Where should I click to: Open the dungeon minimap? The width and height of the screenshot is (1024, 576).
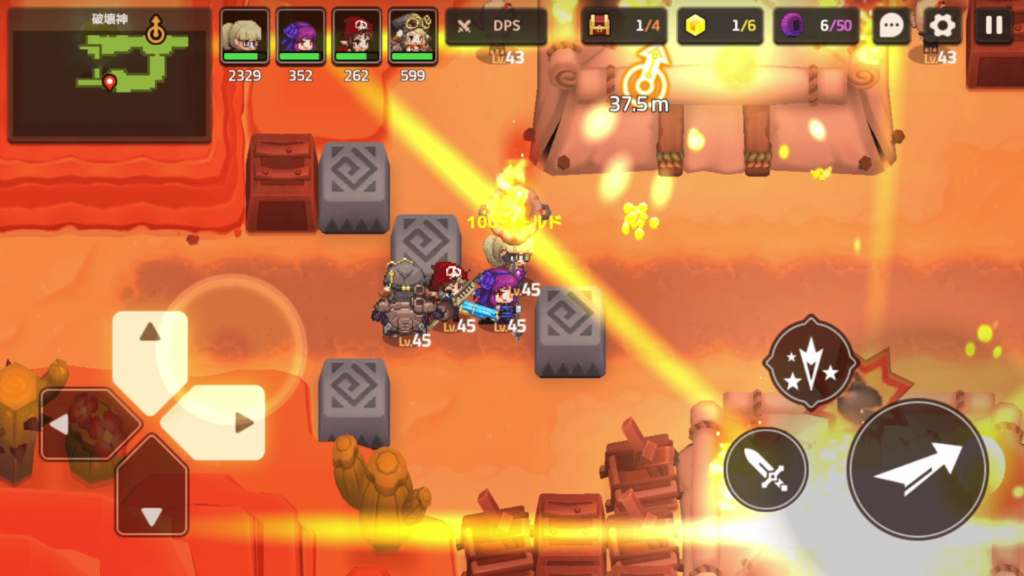109,74
